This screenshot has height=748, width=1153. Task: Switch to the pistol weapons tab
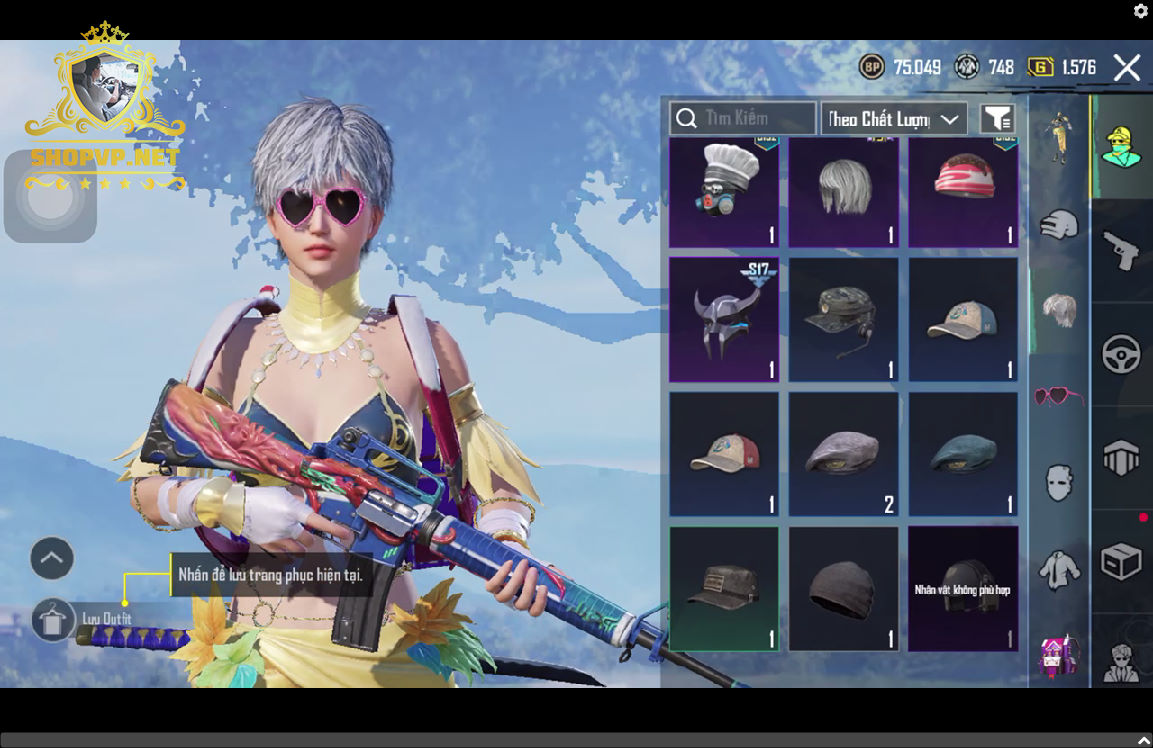click(1121, 249)
